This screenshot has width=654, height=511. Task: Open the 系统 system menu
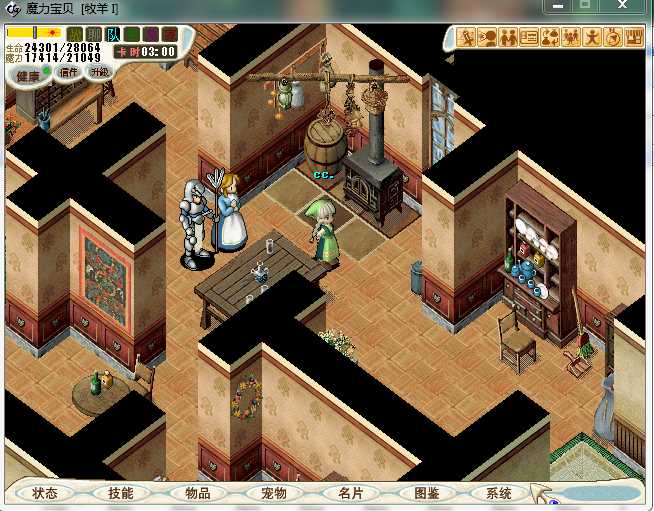tap(499, 493)
